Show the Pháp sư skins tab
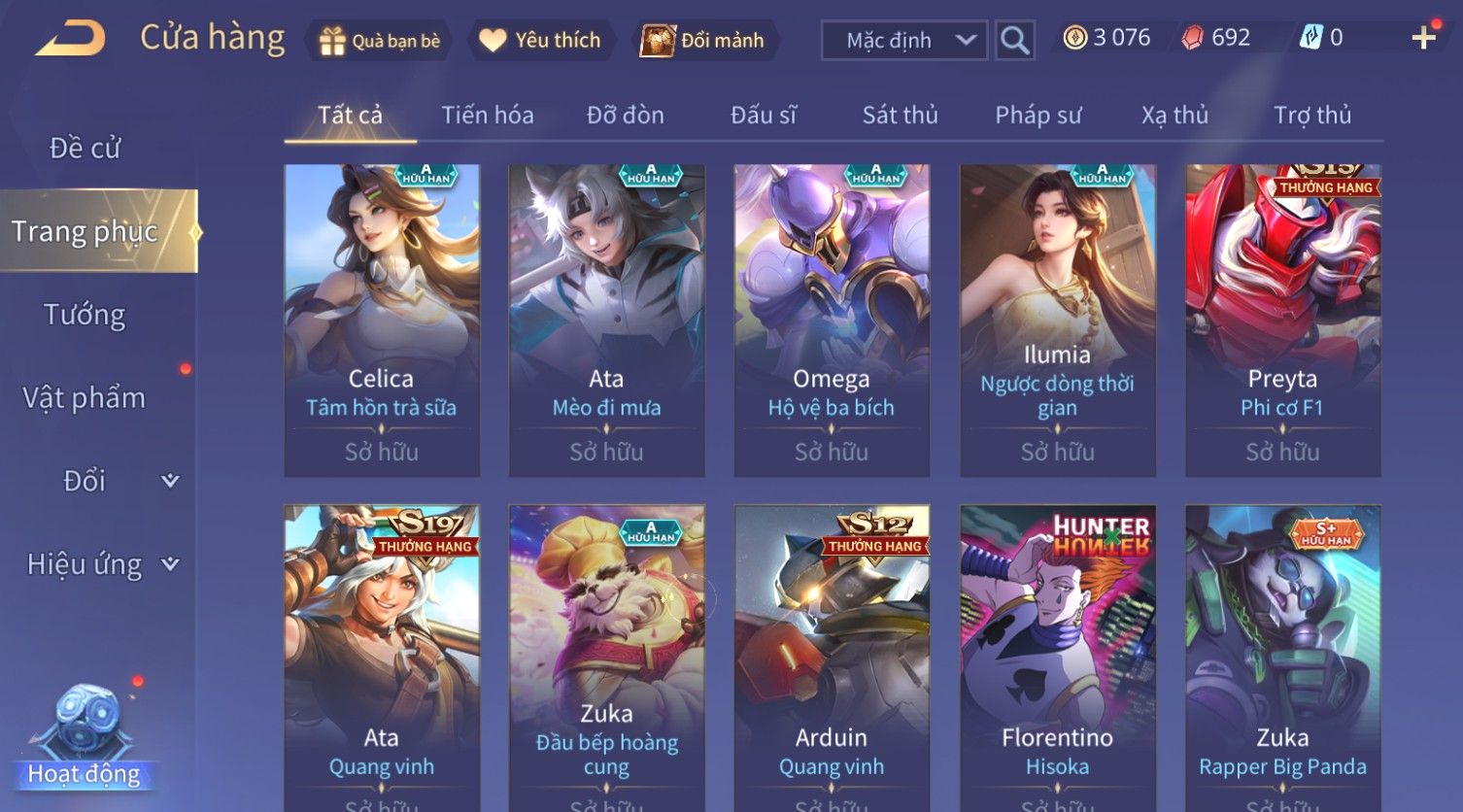 pos(1038,116)
